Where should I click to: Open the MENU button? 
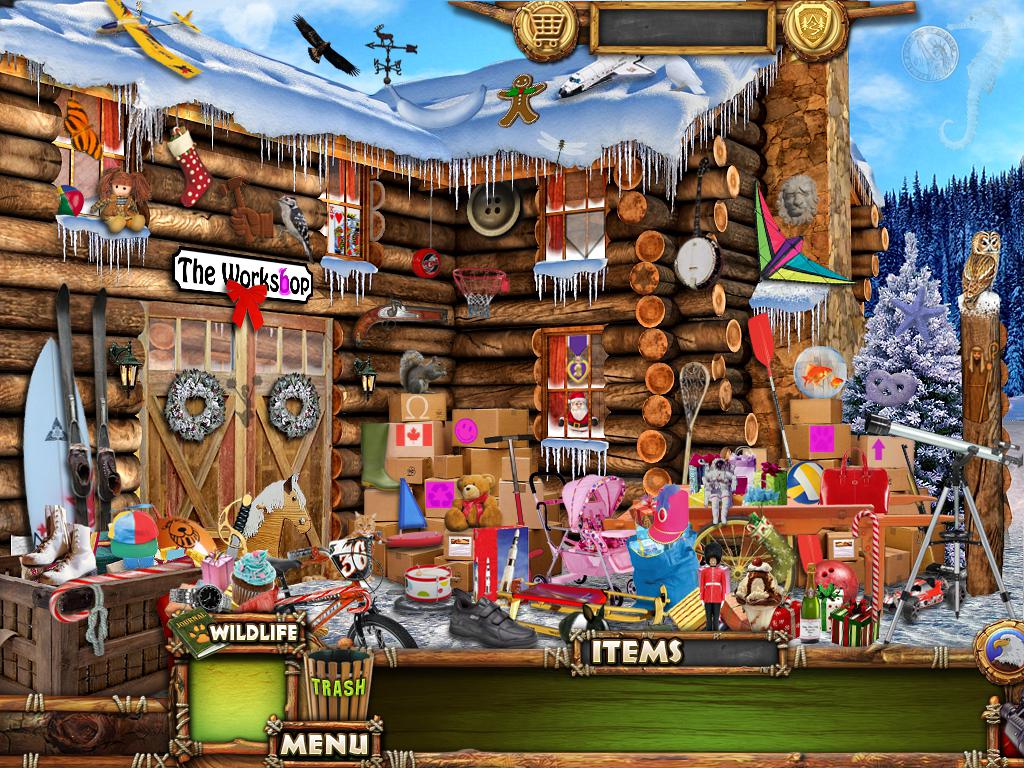[x=324, y=743]
